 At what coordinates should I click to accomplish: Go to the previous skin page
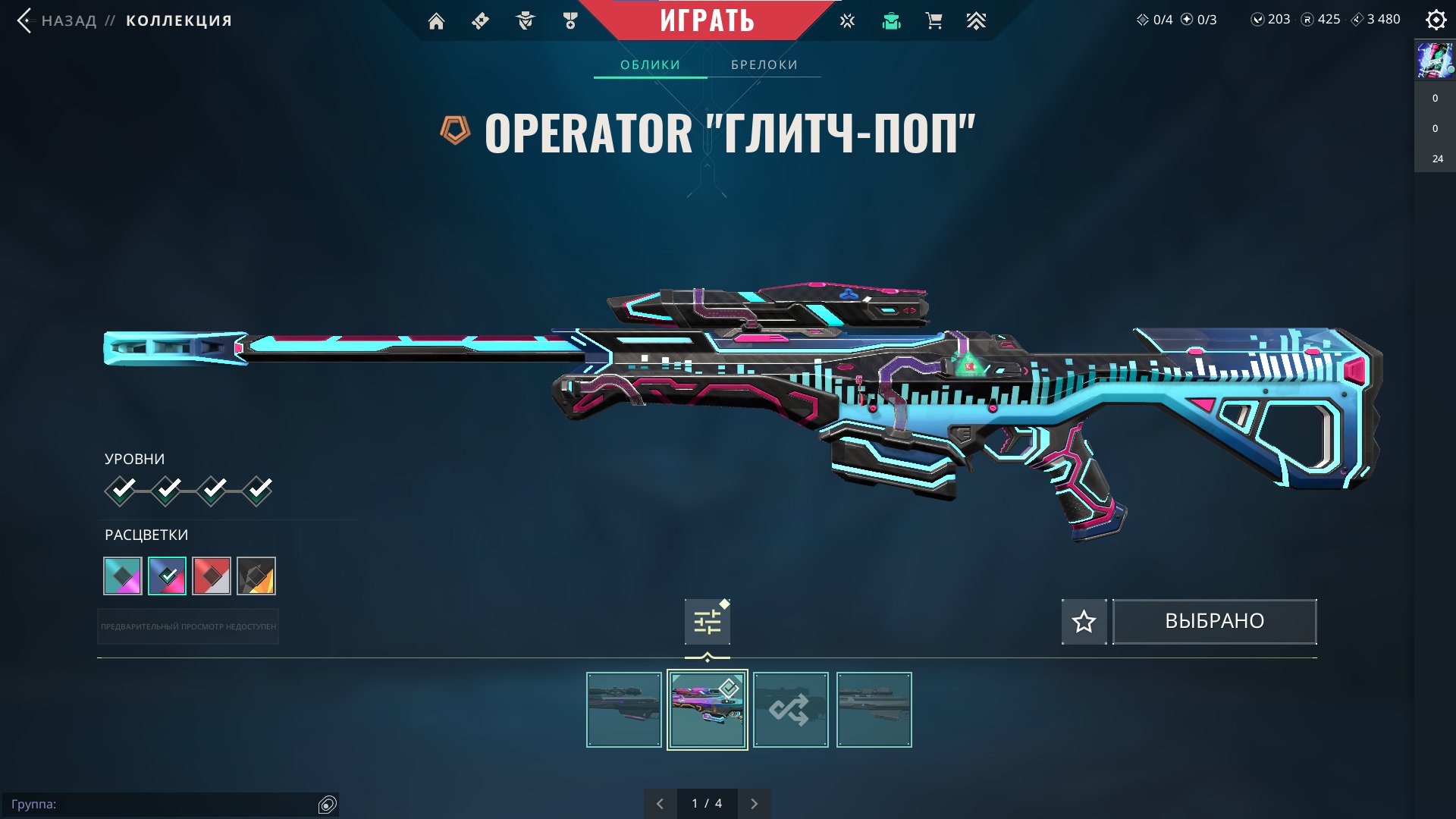pos(660,804)
